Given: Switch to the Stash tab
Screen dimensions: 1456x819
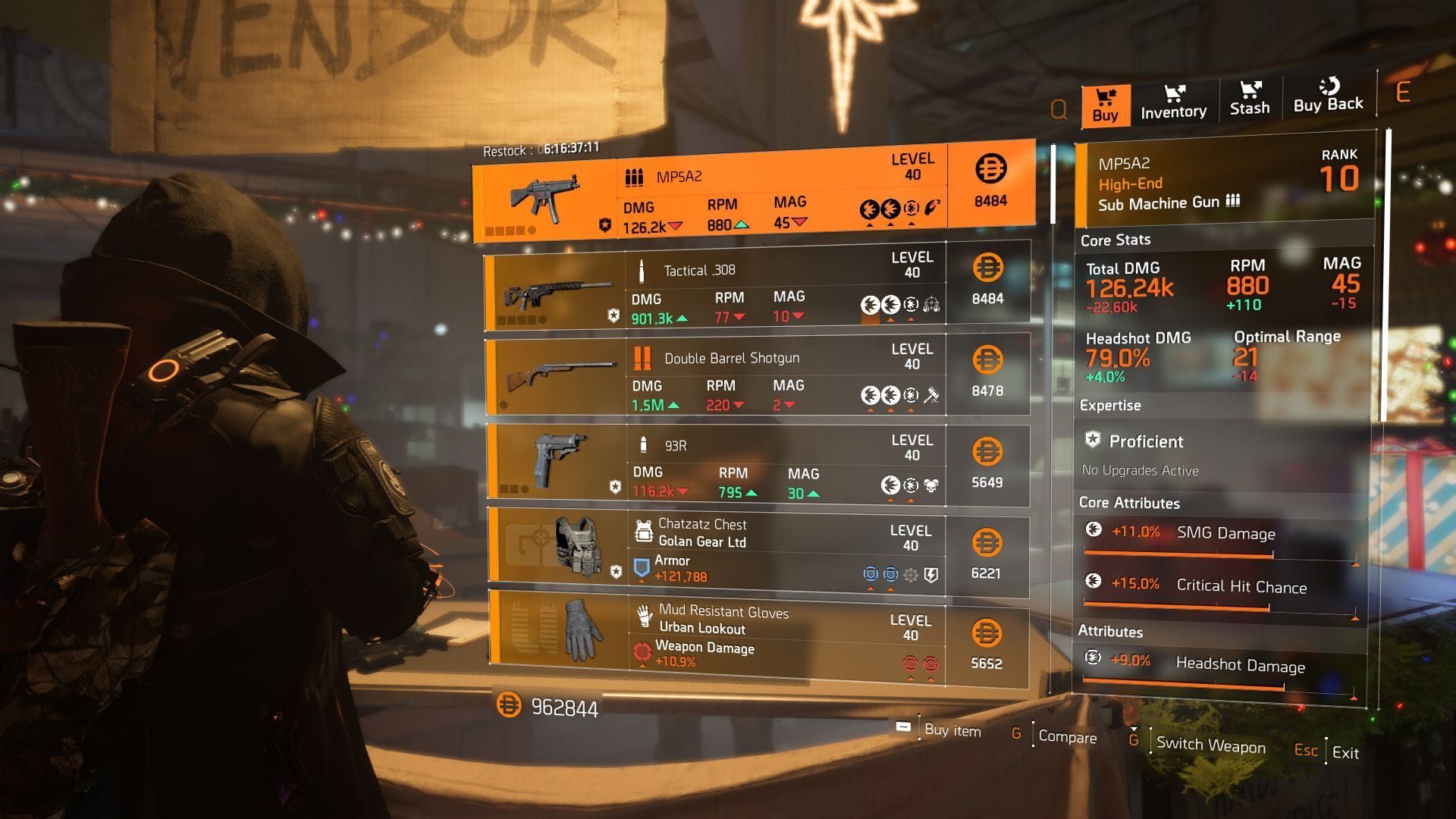Looking at the screenshot, I should point(1250,101).
